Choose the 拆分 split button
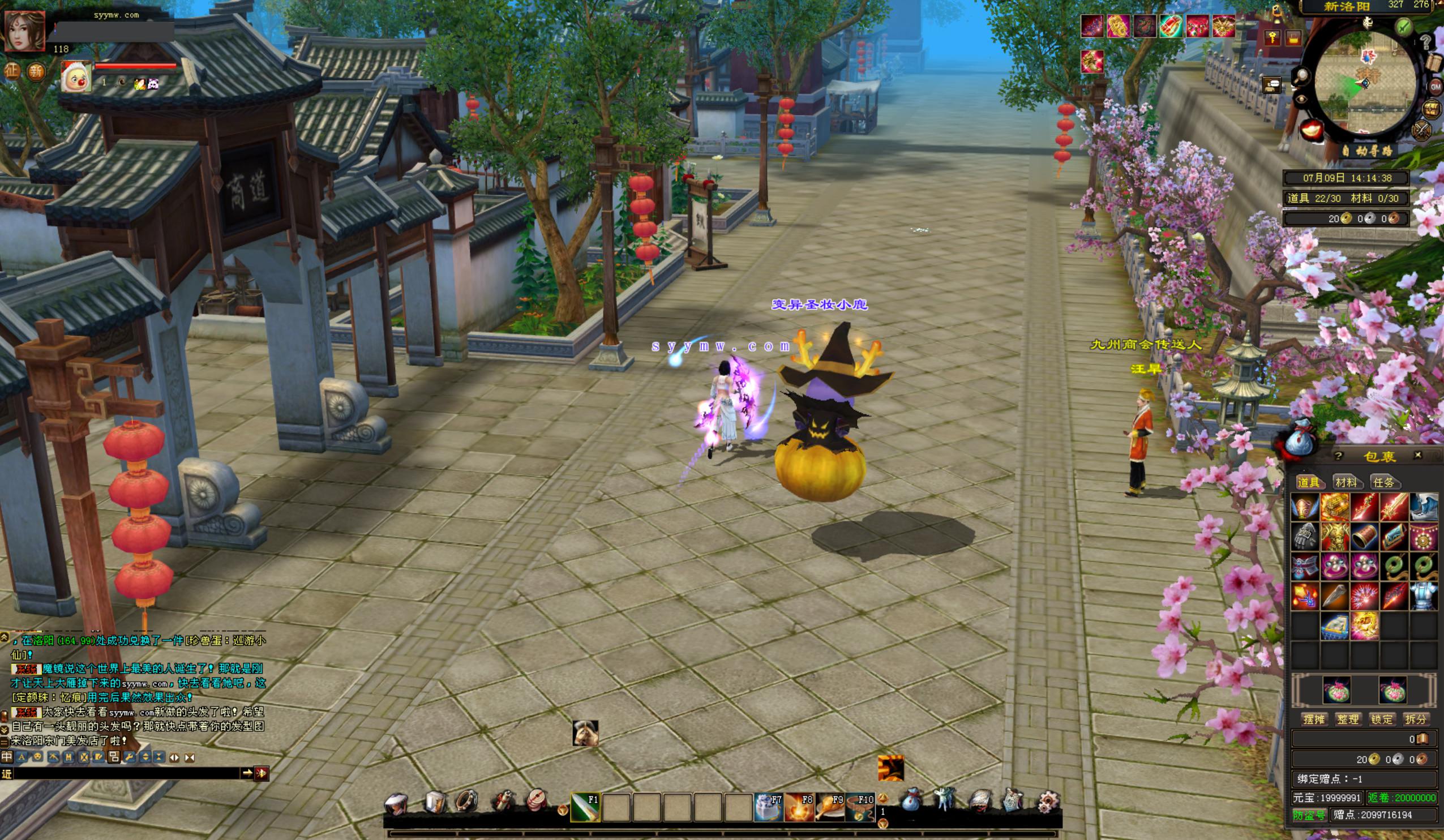 pyautogui.click(x=1415, y=719)
